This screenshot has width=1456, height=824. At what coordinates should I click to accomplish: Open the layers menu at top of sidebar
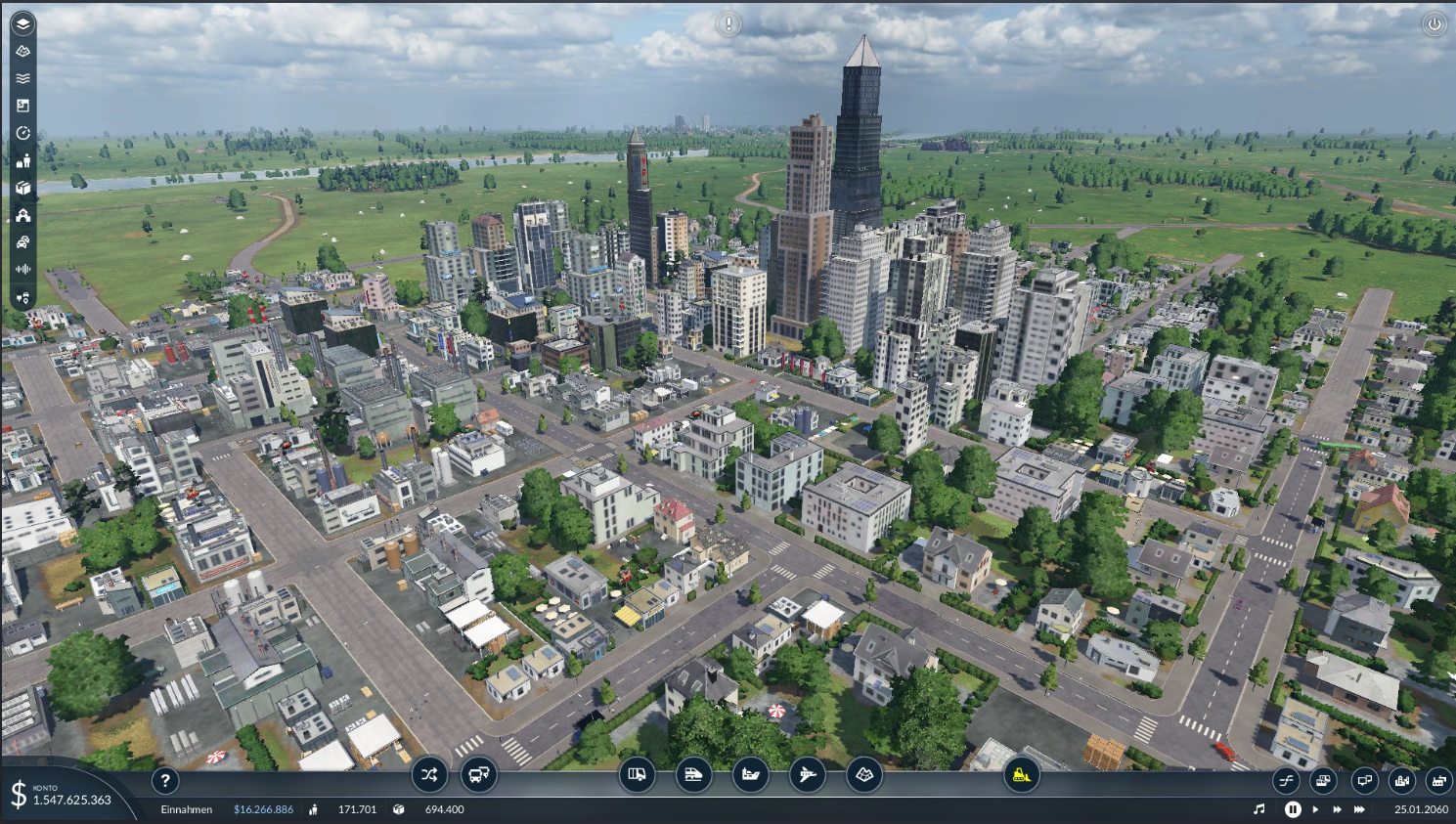pos(23,23)
